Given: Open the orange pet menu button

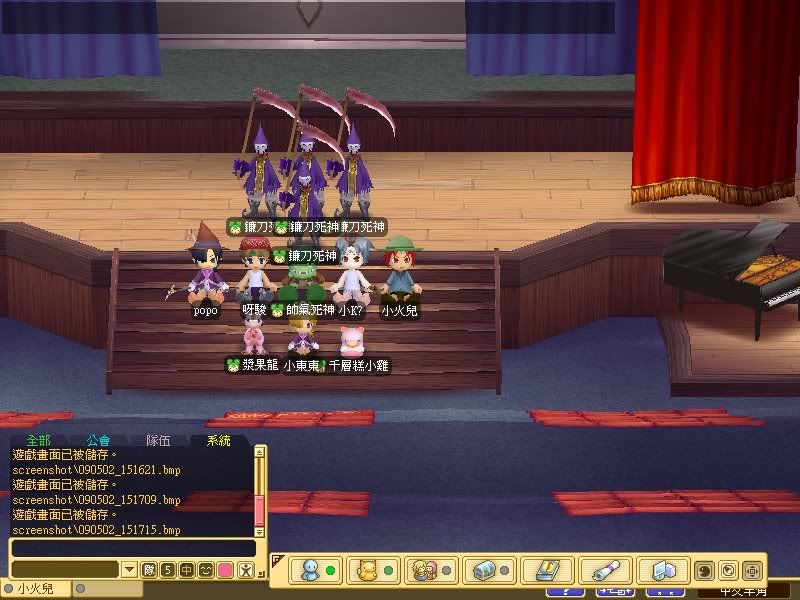Looking at the screenshot, I should (370, 570).
